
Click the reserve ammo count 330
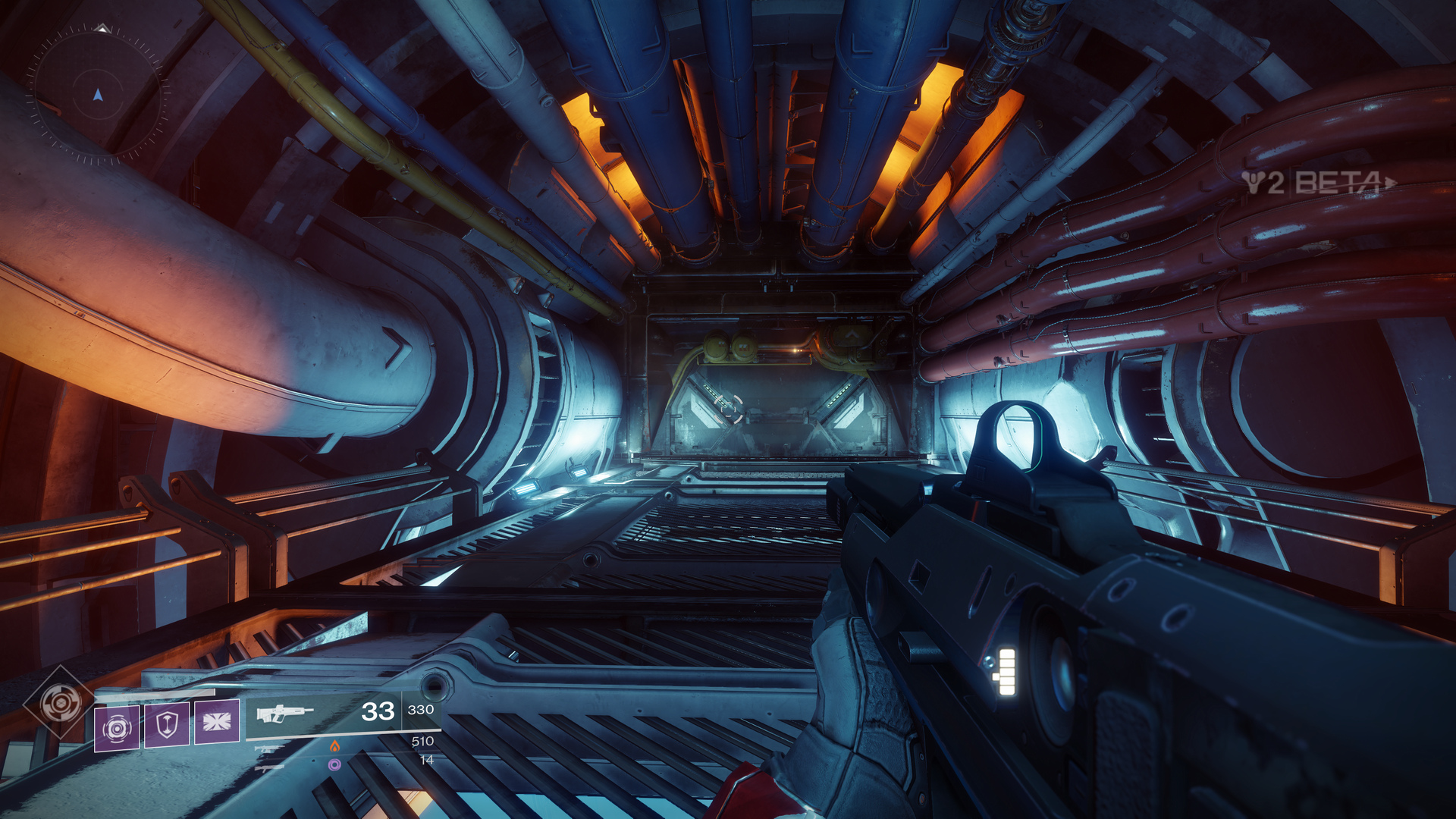pos(421,710)
